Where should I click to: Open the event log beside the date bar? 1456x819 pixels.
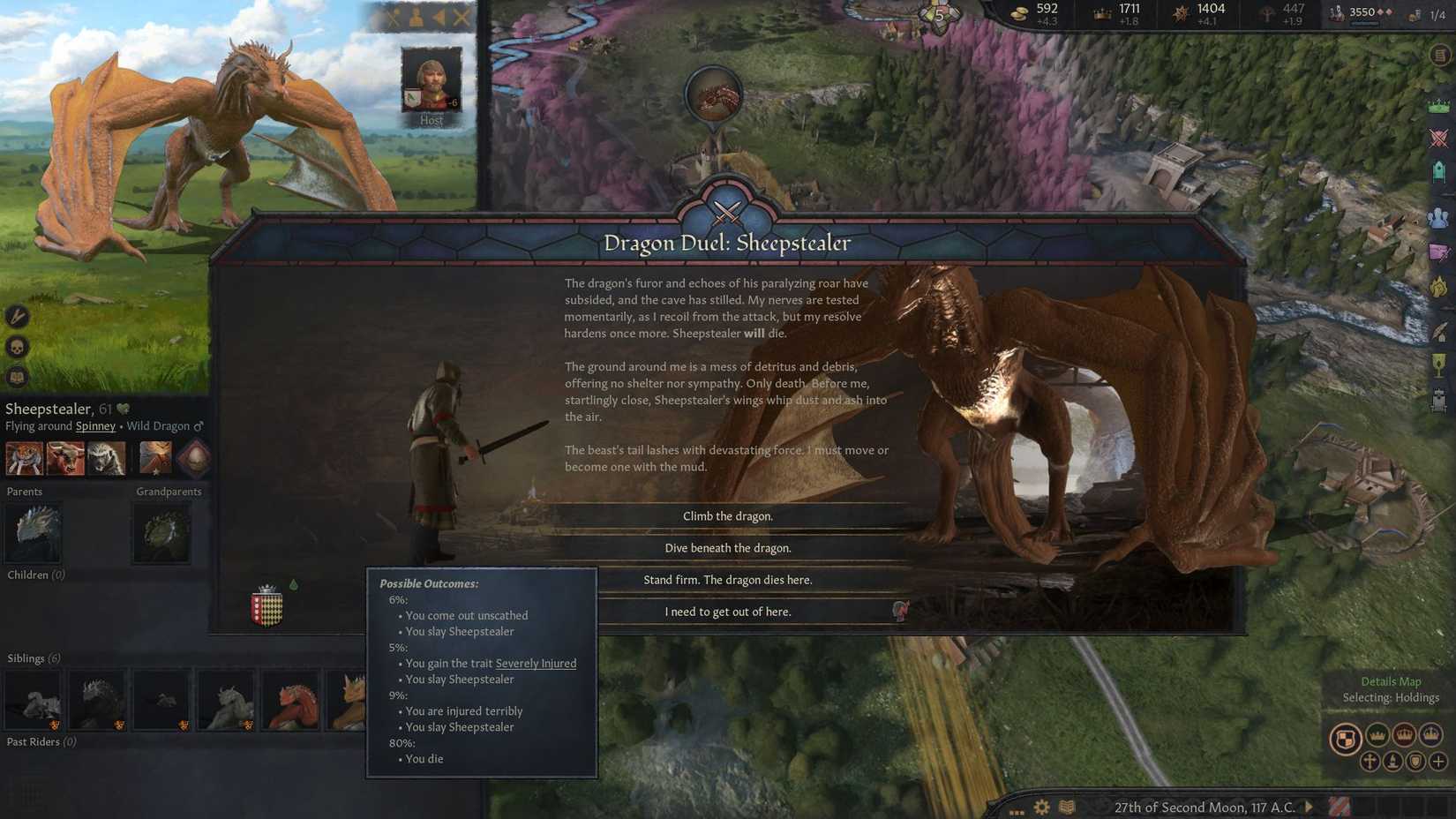click(1340, 806)
